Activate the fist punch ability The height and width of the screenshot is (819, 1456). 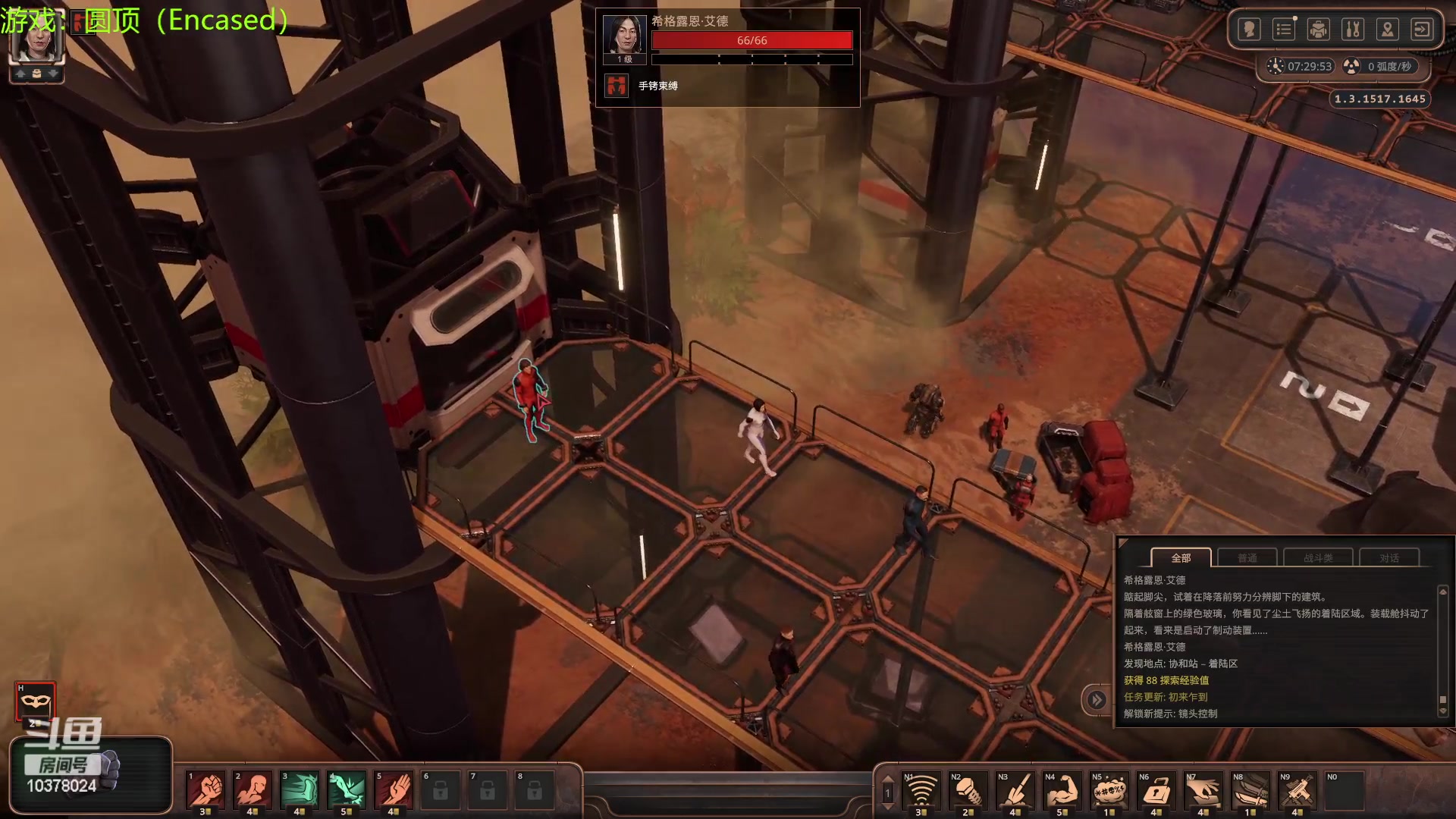[x=206, y=790]
